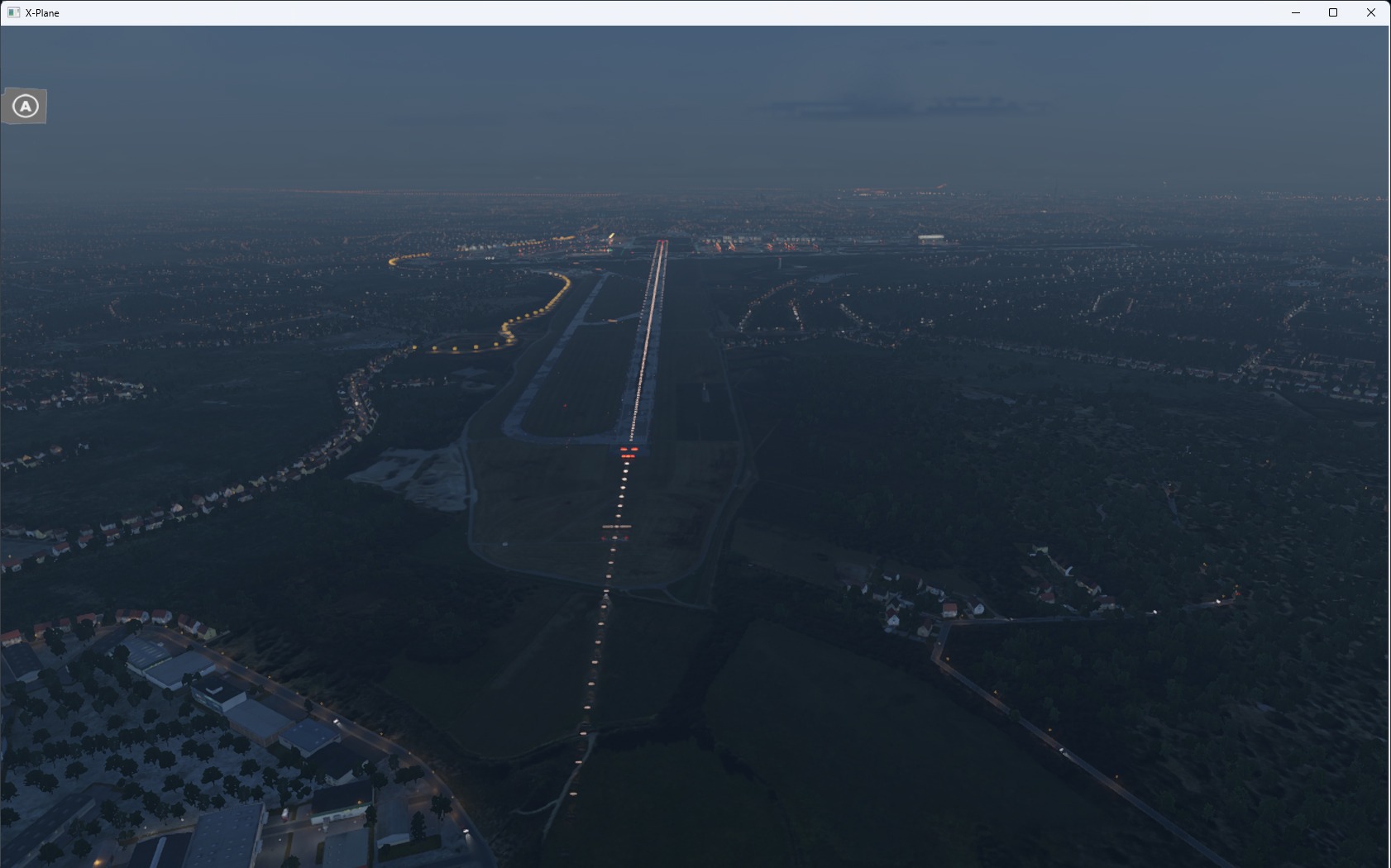Maximize the X-Plane window

(x=1333, y=12)
